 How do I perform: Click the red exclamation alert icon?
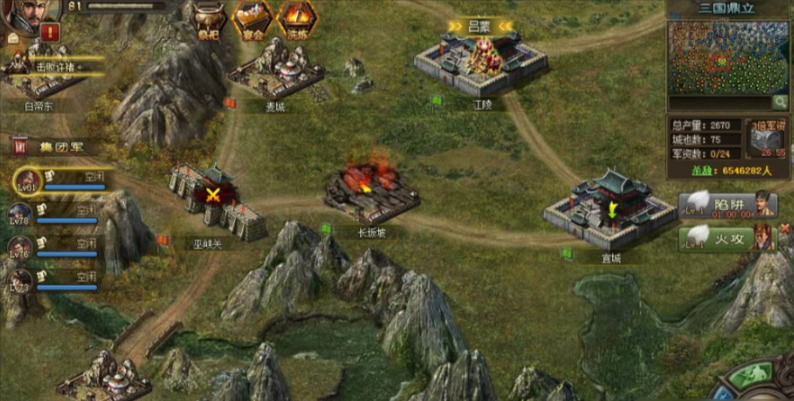coord(50,33)
